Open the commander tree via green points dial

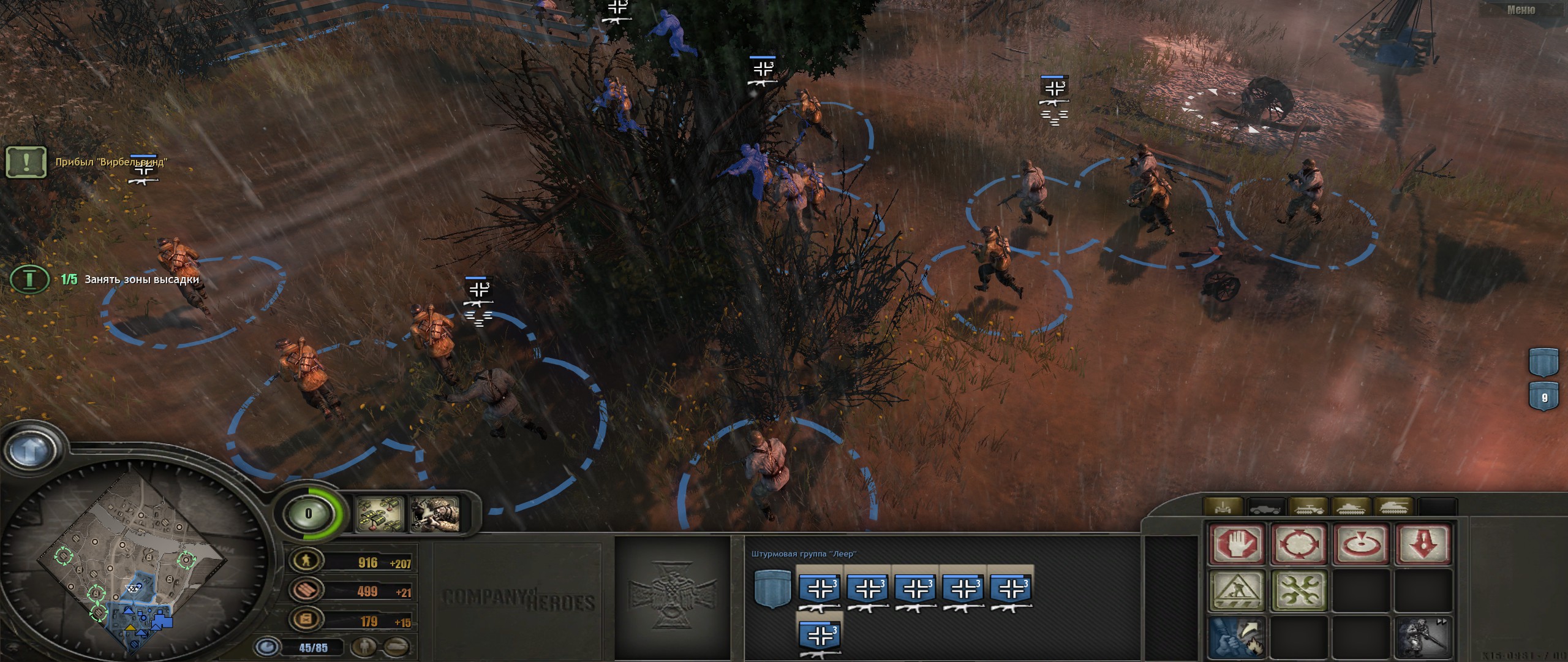point(308,514)
